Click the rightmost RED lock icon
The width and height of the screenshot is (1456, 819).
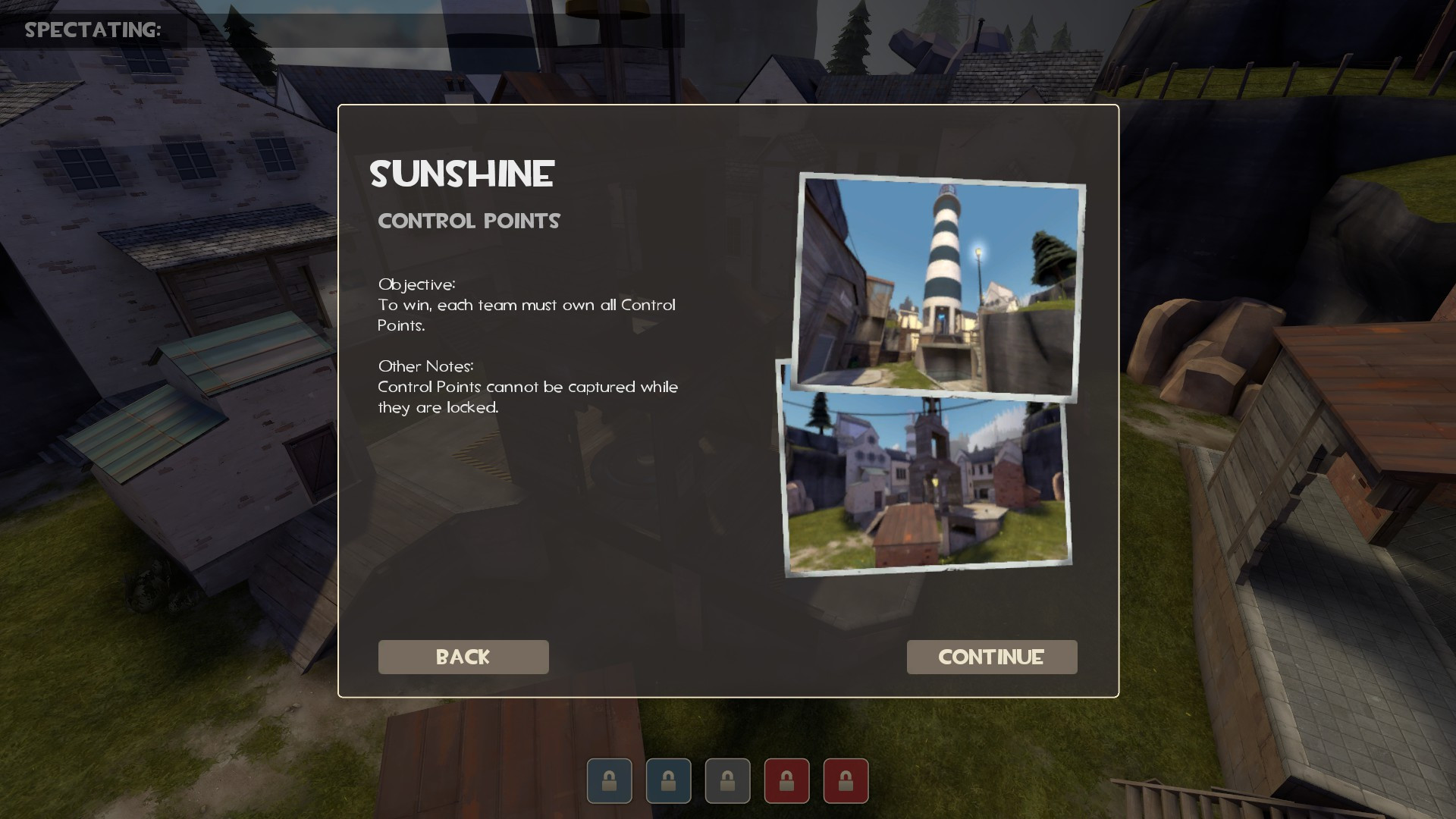(x=846, y=780)
